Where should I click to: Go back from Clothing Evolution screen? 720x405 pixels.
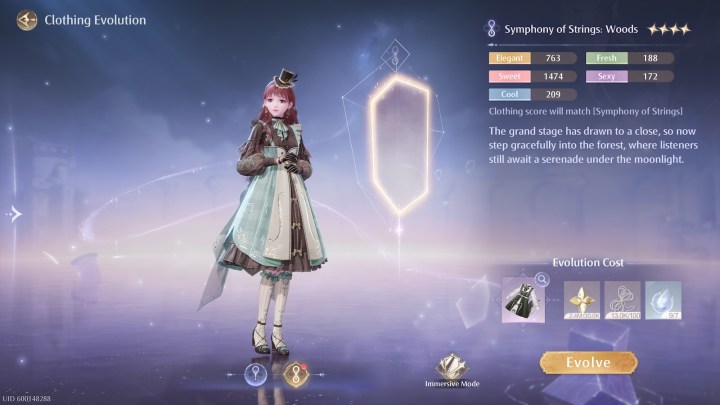[x=27, y=20]
